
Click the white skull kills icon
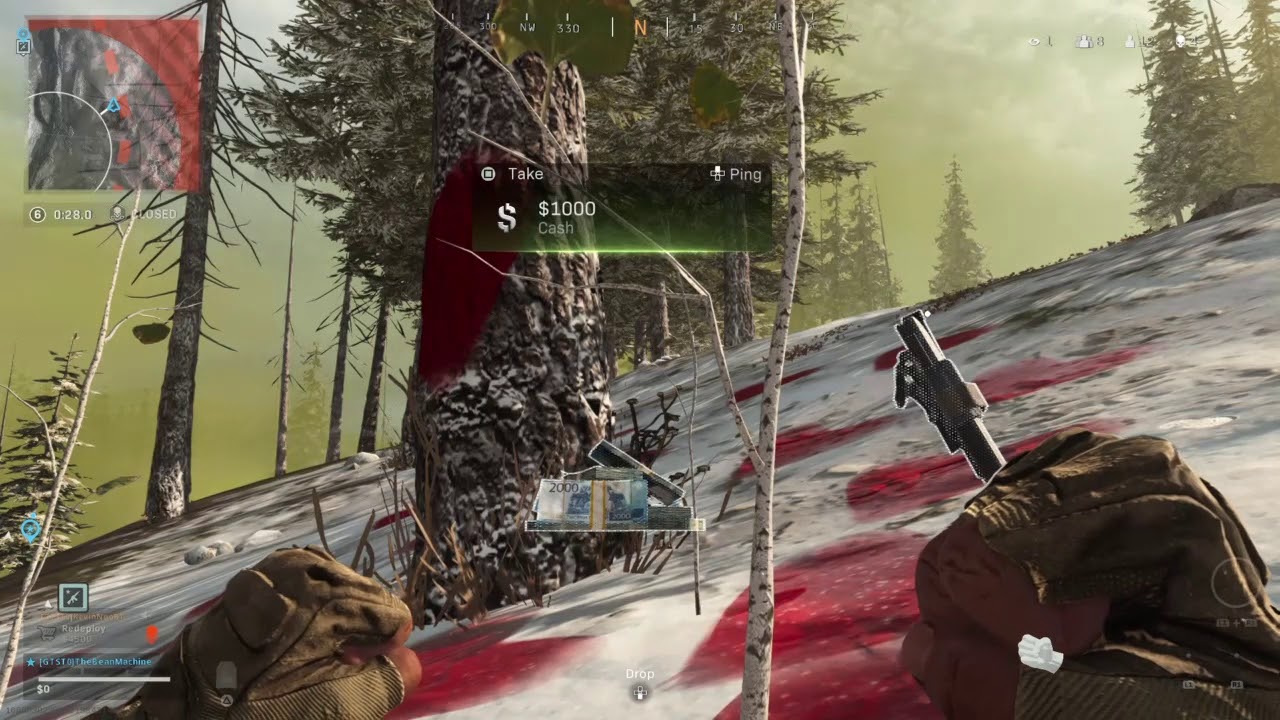tap(1180, 41)
